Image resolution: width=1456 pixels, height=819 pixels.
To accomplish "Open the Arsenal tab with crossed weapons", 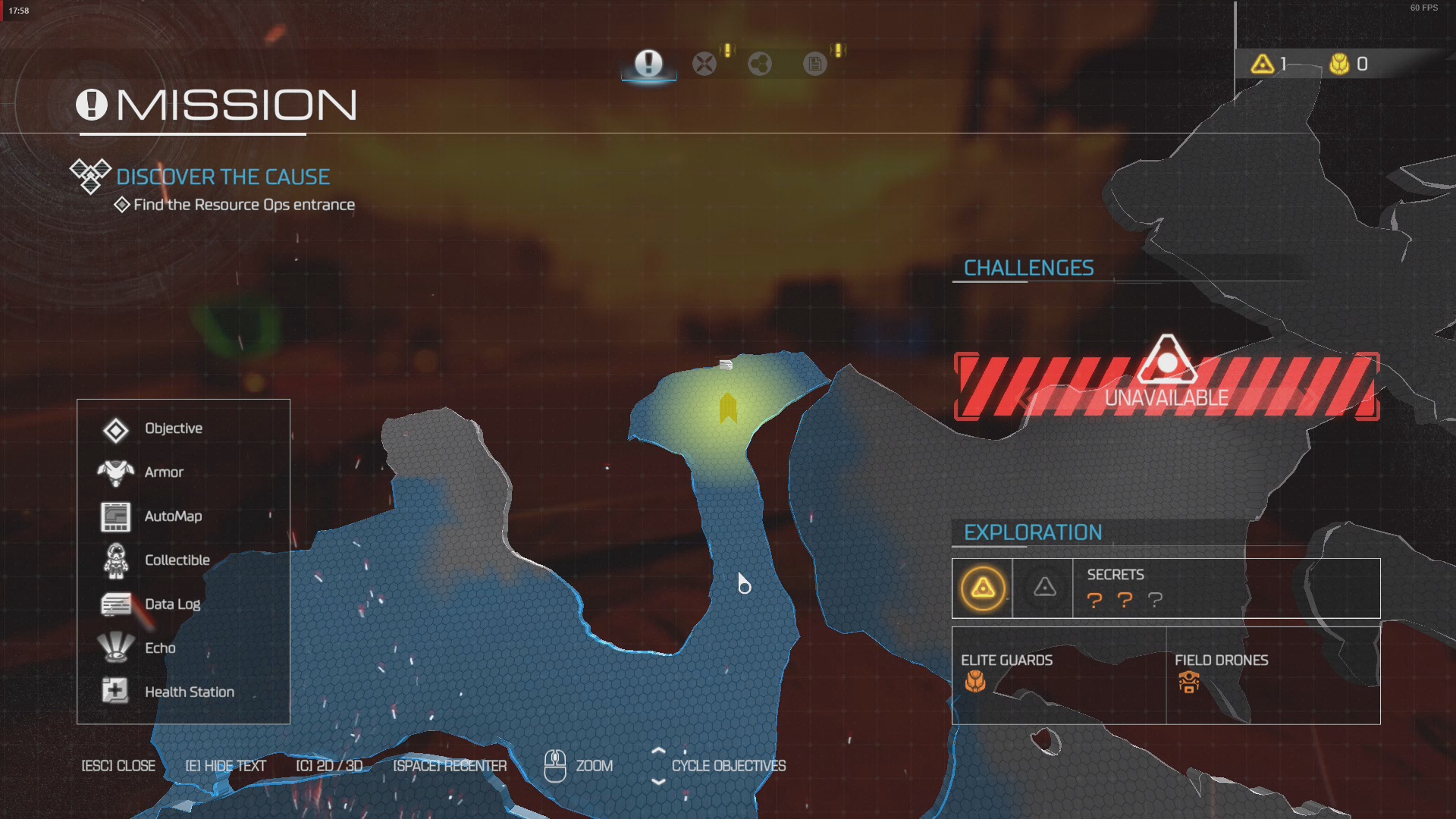I will tap(704, 64).
